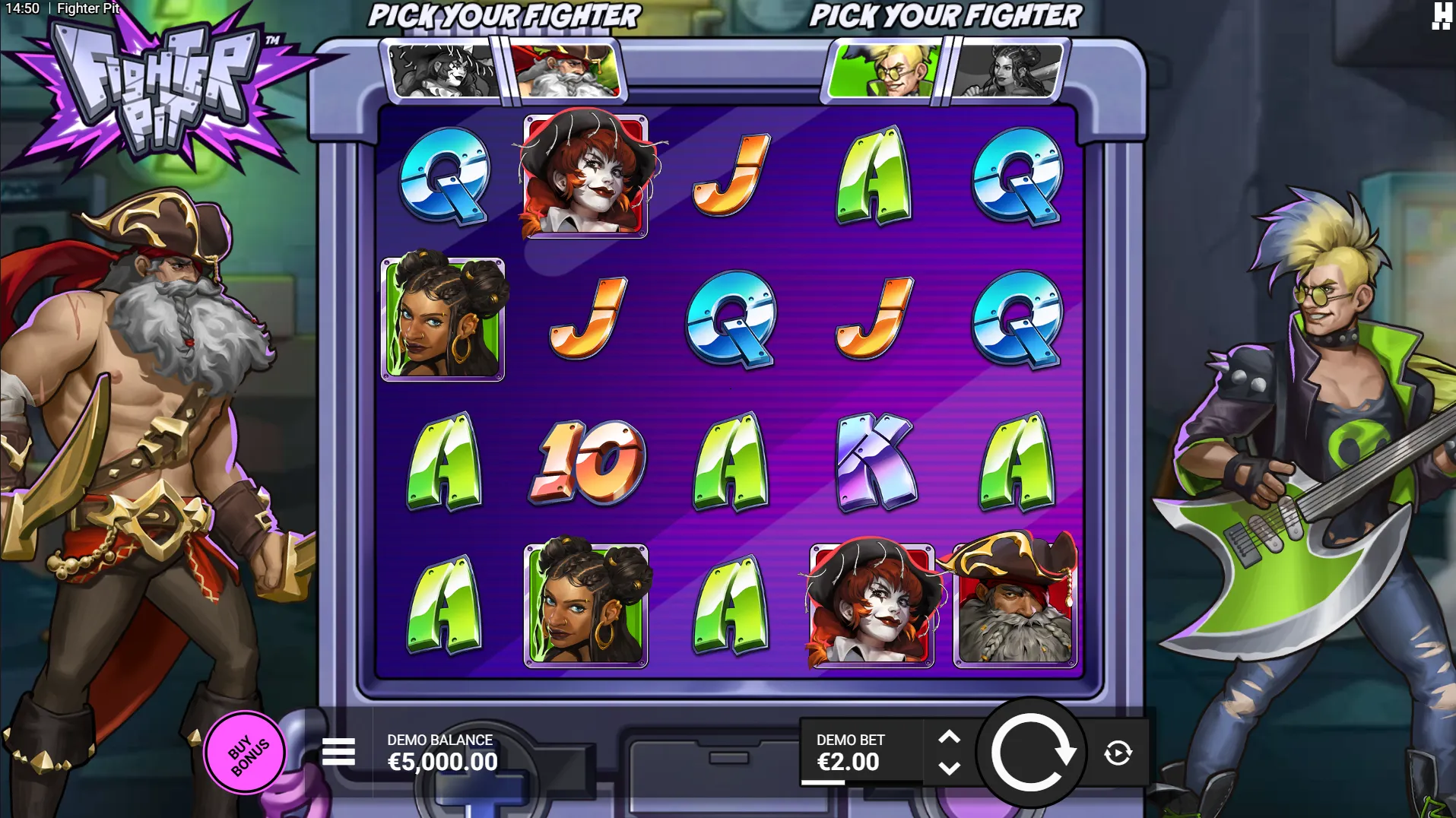Choose the blond punk fighter portrait
The height and width of the screenshot is (818, 1456).
point(884,71)
